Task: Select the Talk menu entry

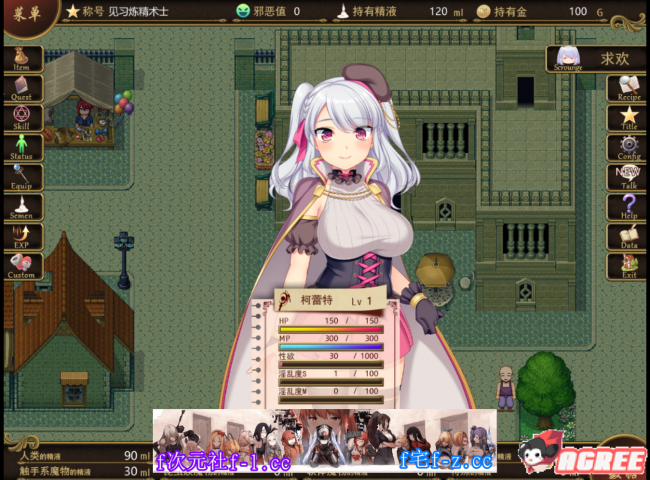Action: pyautogui.click(x=628, y=178)
